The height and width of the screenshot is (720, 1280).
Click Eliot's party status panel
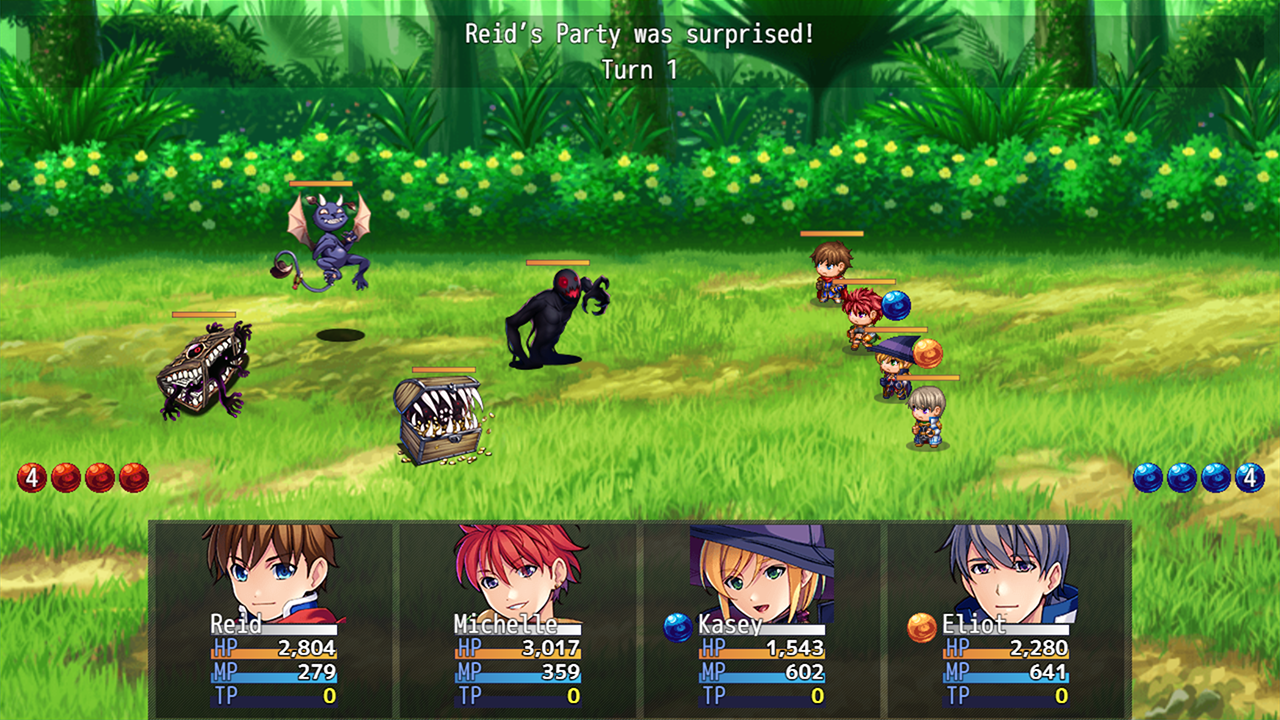tap(1005, 618)
